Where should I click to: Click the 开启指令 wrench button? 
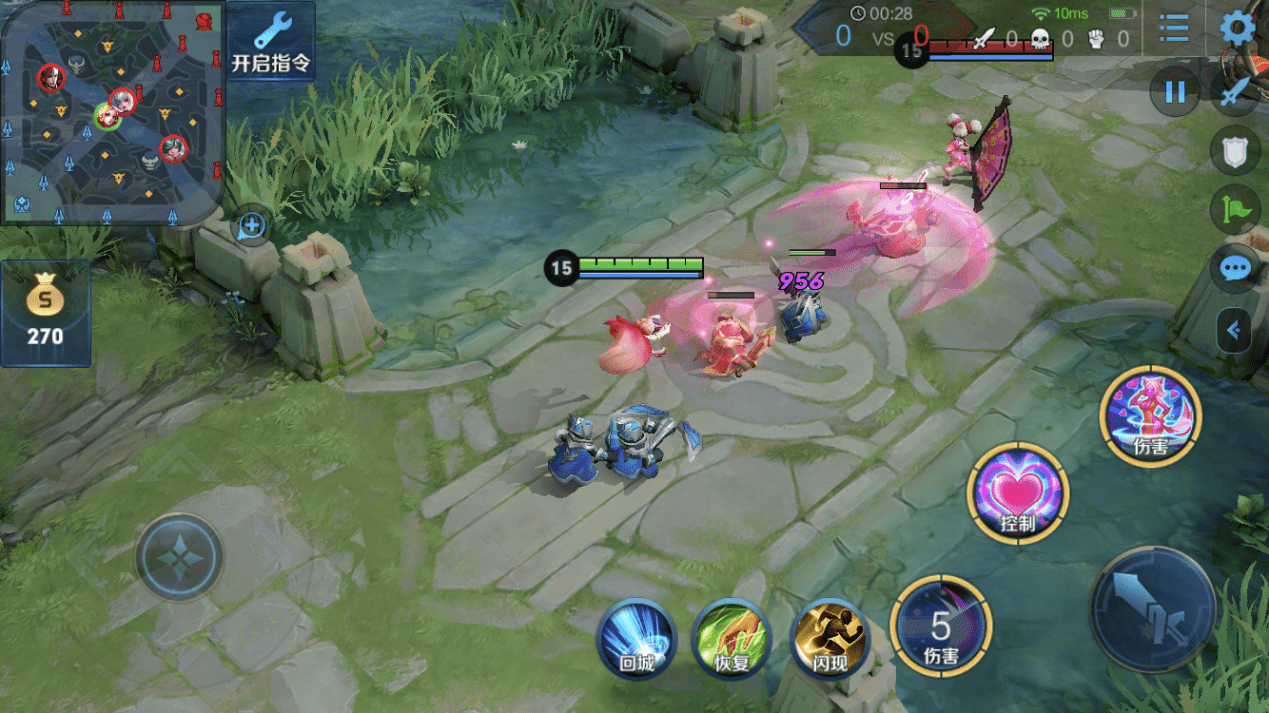271,42
